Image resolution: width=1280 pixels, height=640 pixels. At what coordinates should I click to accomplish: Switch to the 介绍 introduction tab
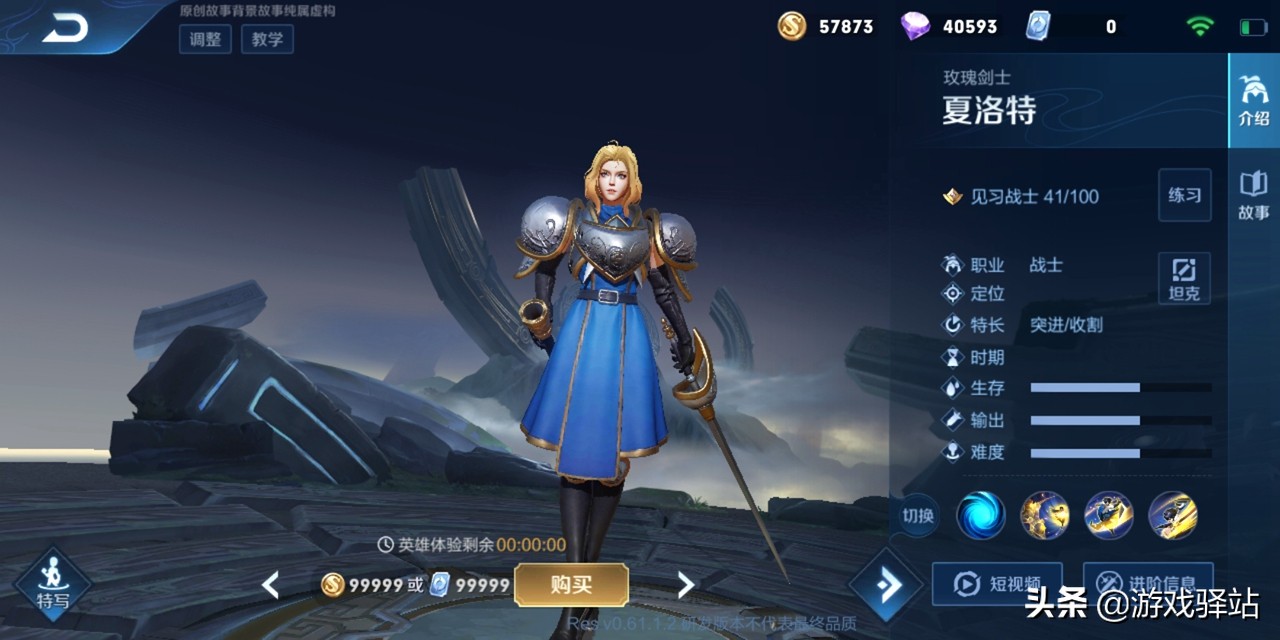(1253, 100)
